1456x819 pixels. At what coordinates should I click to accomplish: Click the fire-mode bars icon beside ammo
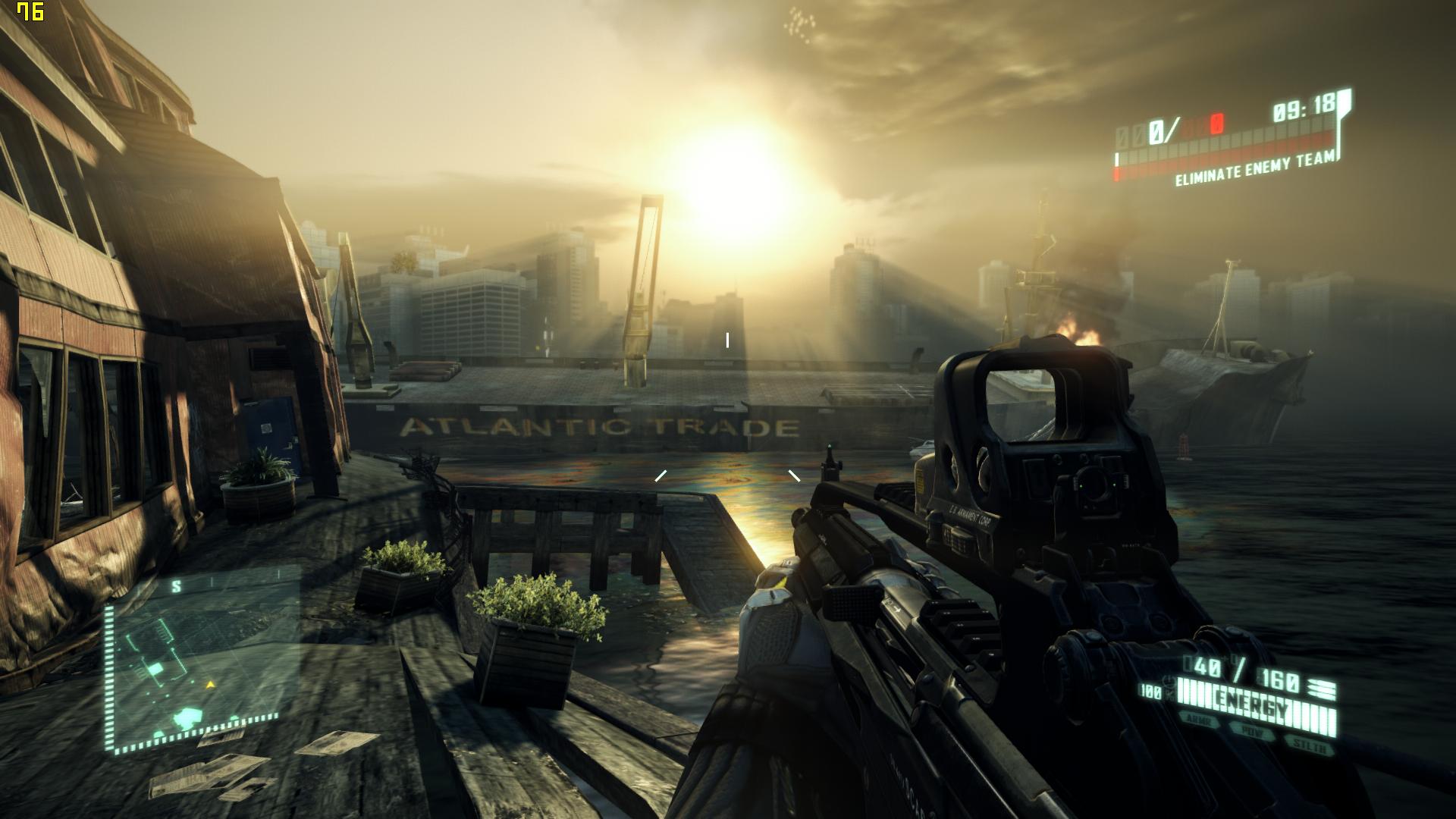pyautogui.click(x=1320, y=690)
